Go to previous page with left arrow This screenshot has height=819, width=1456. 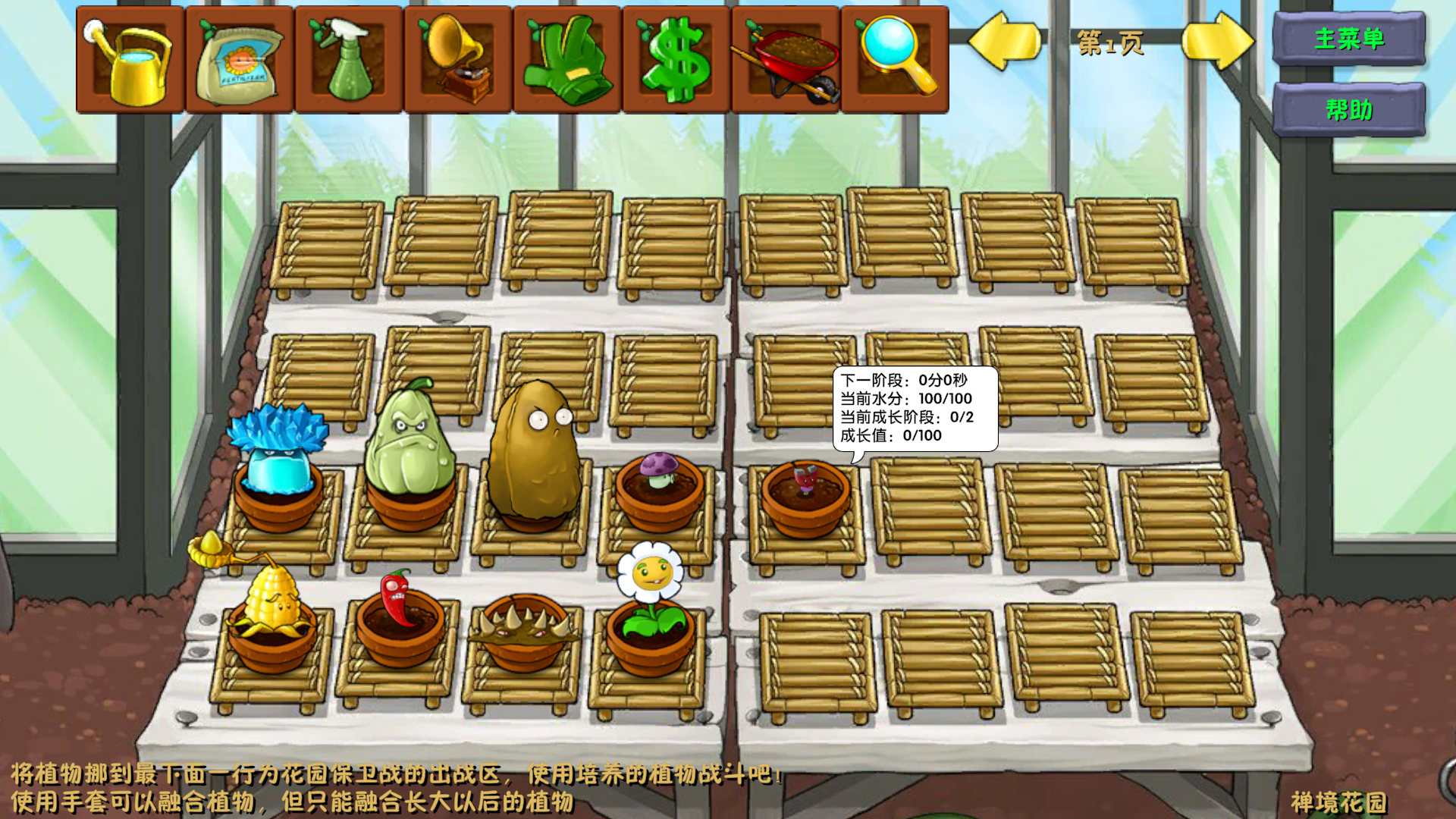click(x=1005, y=41)
